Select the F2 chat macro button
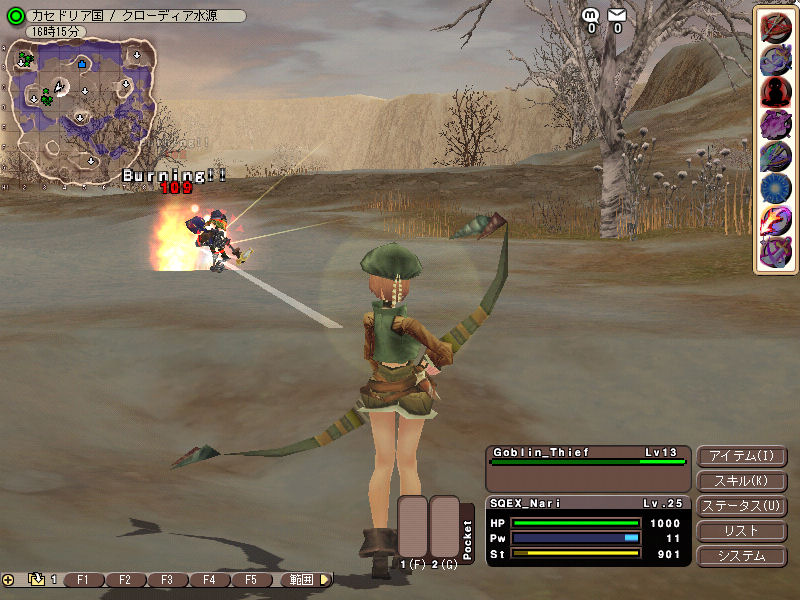The image size is (800, 600). [x=125, y=580]
